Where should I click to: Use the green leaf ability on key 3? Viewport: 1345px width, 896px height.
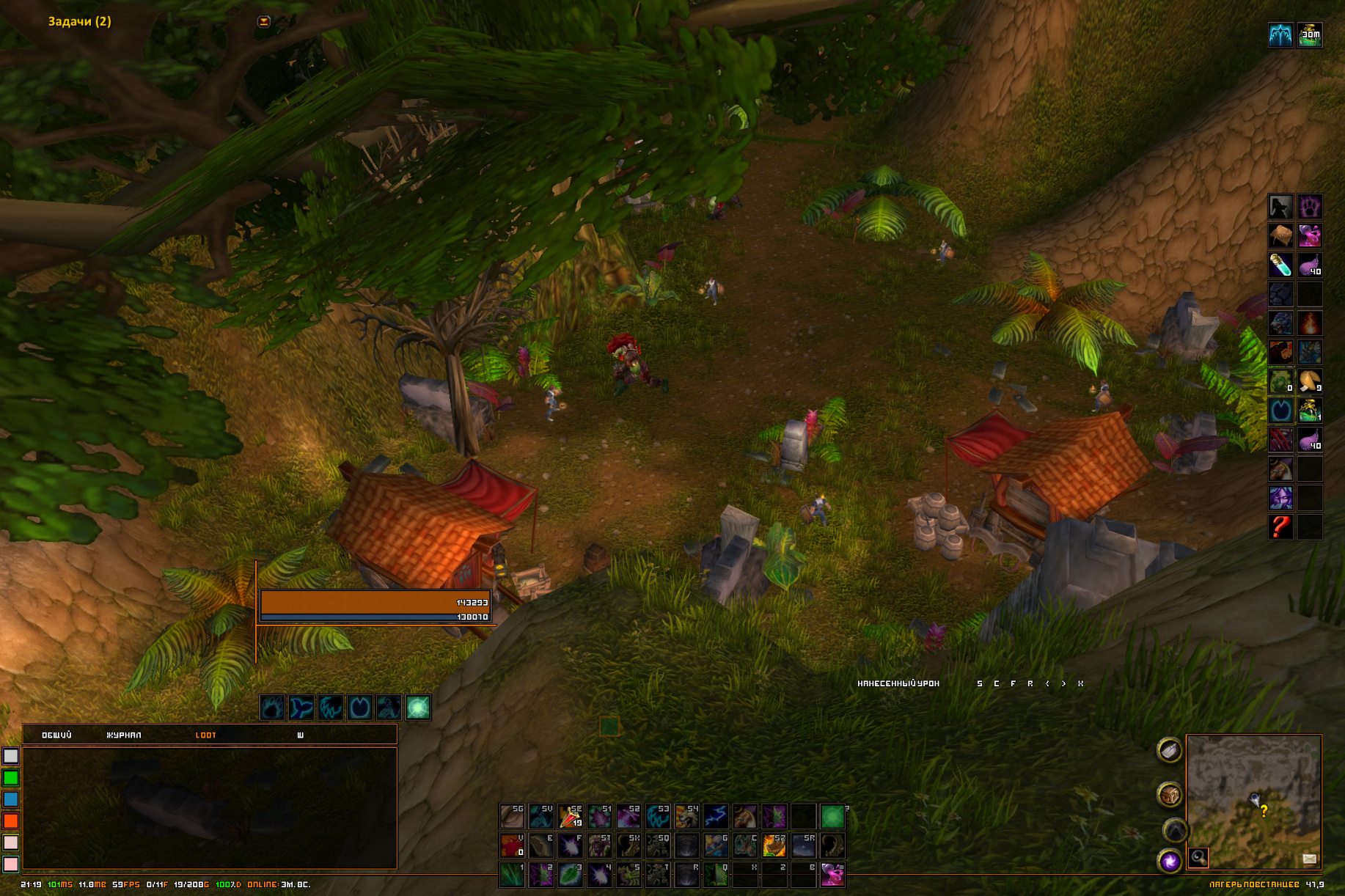pos(571,874)
